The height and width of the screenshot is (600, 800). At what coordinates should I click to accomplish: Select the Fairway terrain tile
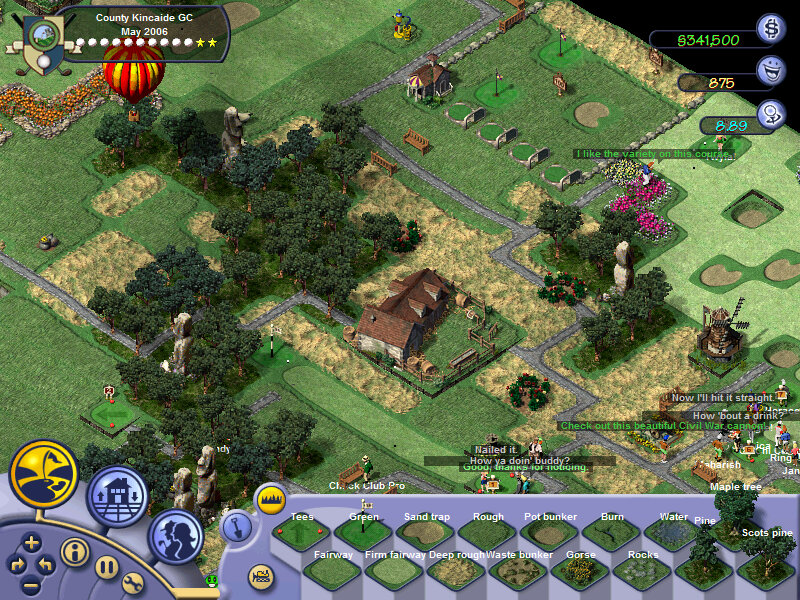[x=332, y=571]
